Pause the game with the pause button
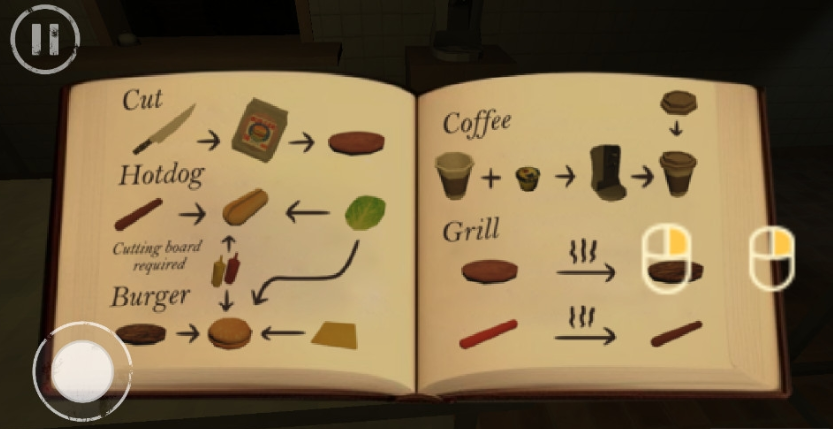 (44, 39)
